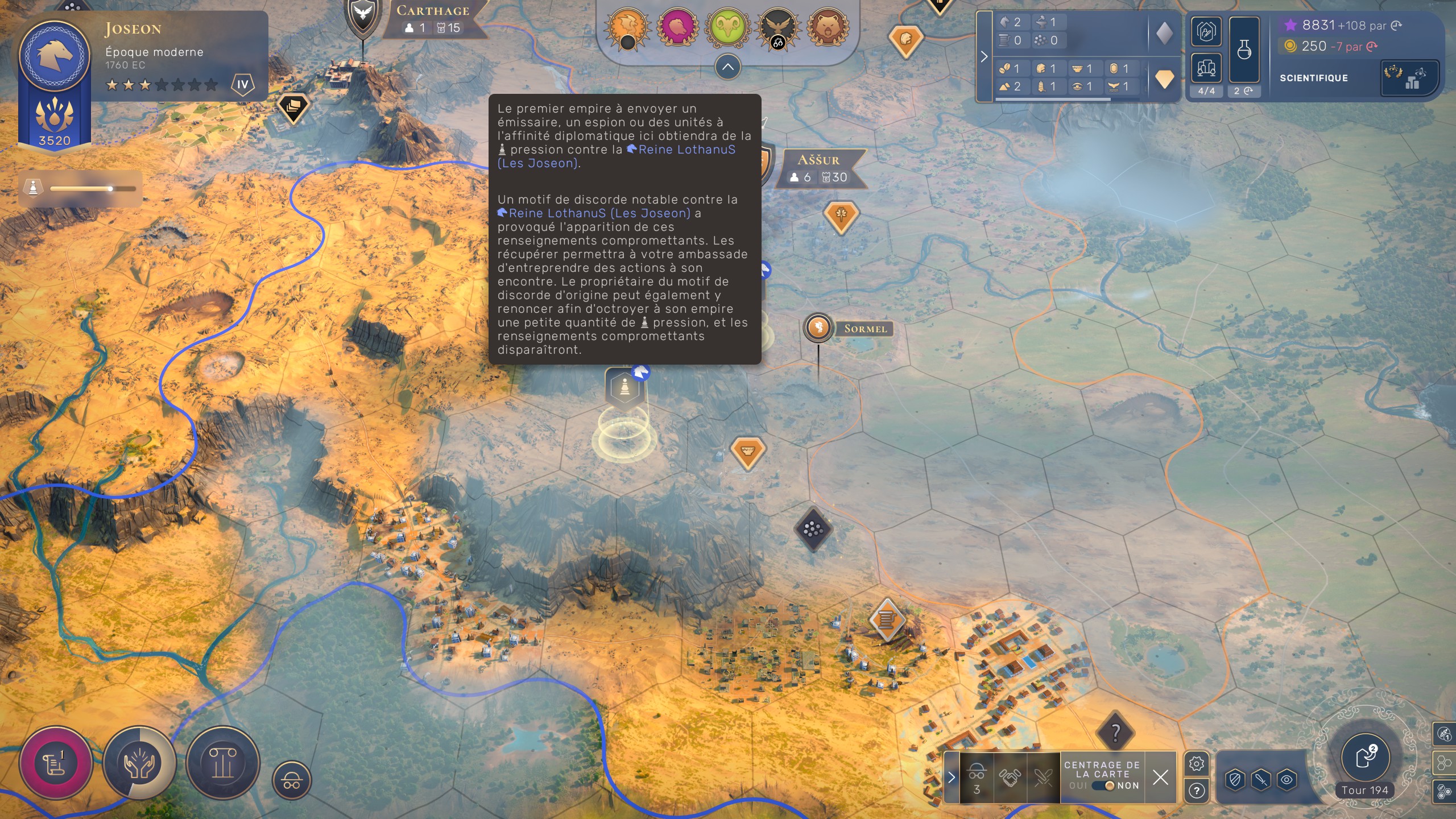Select the crossed swords filter
The height and width of the screenshot is (819, 1456).
[x=1043, y=777]
